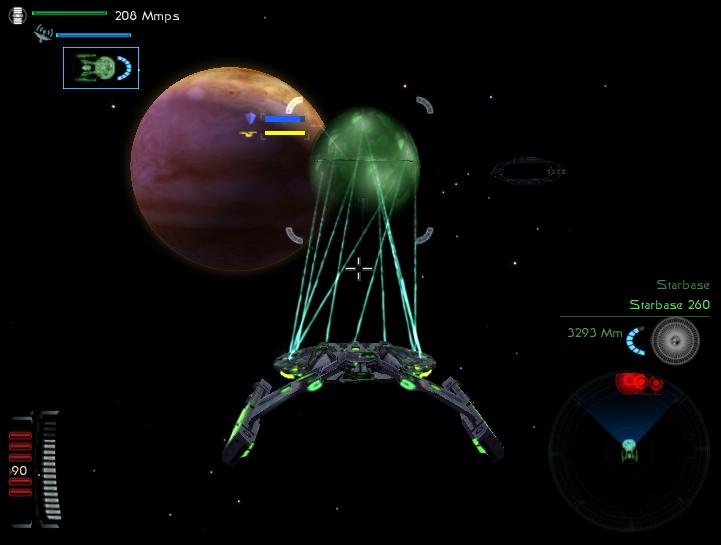The width and height of the screenshot is (721, 545).
Task: Select the Starbase 260 target portrait
Action: (x=675, y=340)
